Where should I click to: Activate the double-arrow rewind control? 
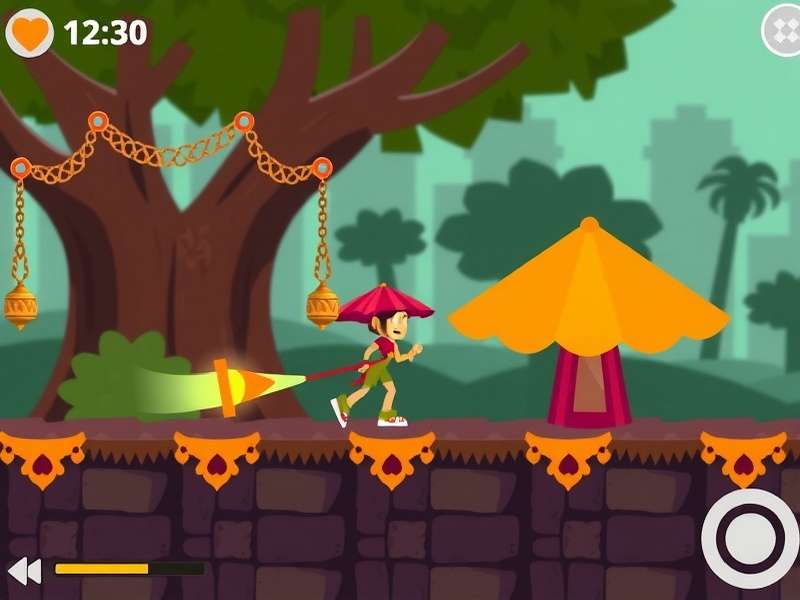click(24, 571)
